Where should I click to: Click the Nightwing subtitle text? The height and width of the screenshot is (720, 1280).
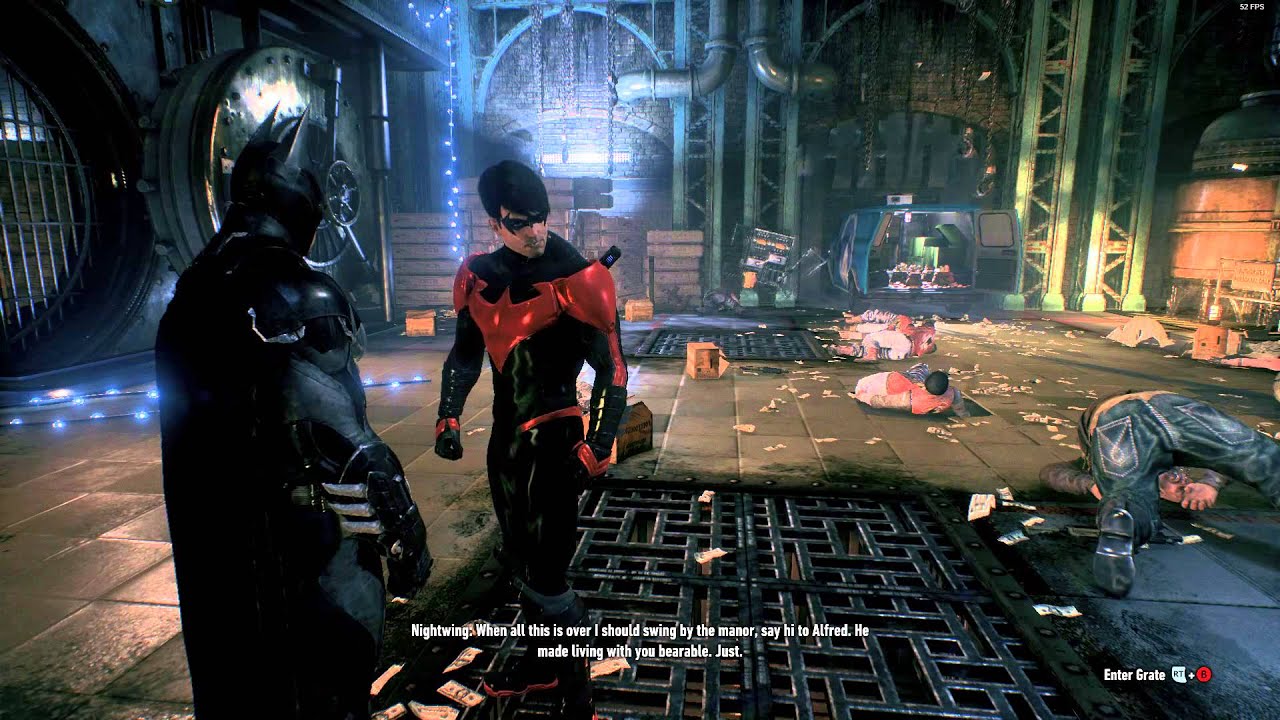coord(638,640)
